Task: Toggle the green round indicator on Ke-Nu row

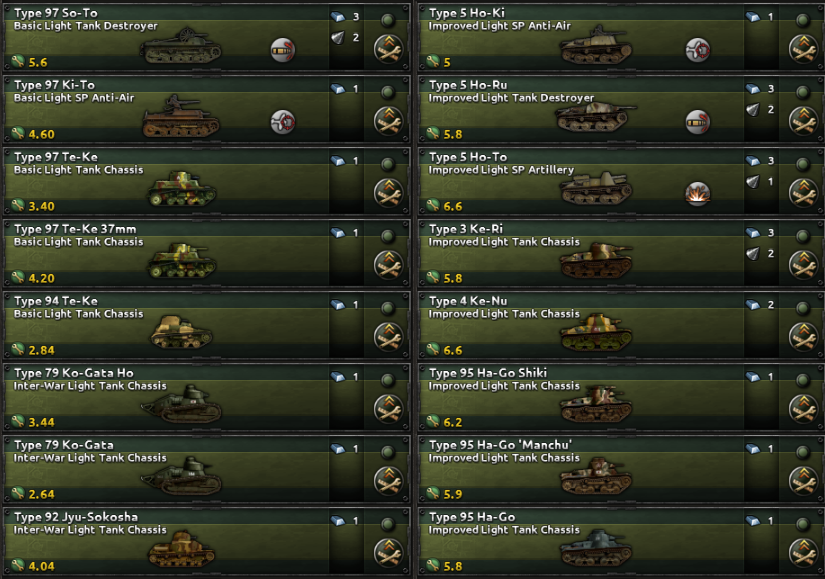Action: [802, 308]
